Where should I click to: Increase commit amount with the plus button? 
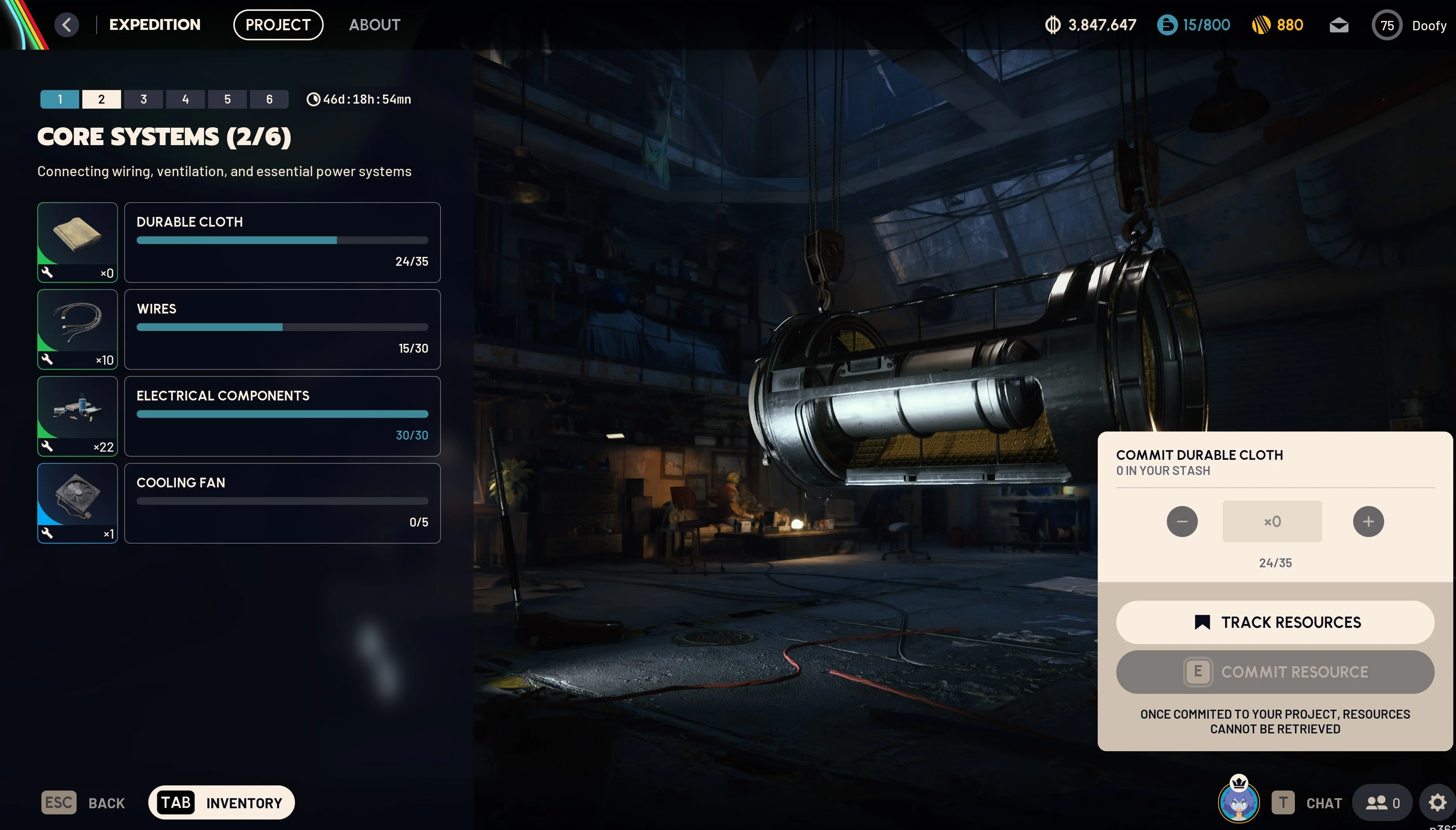[x=1368, y=522]
